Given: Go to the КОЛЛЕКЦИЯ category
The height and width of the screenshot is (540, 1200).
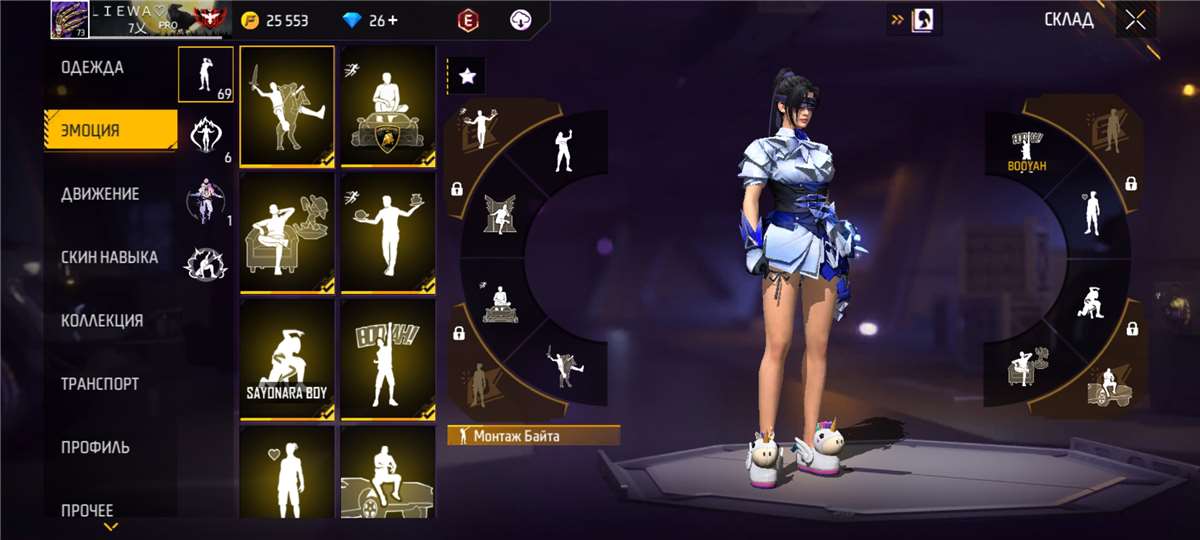Looking at the screenshot, I should 102,321.
